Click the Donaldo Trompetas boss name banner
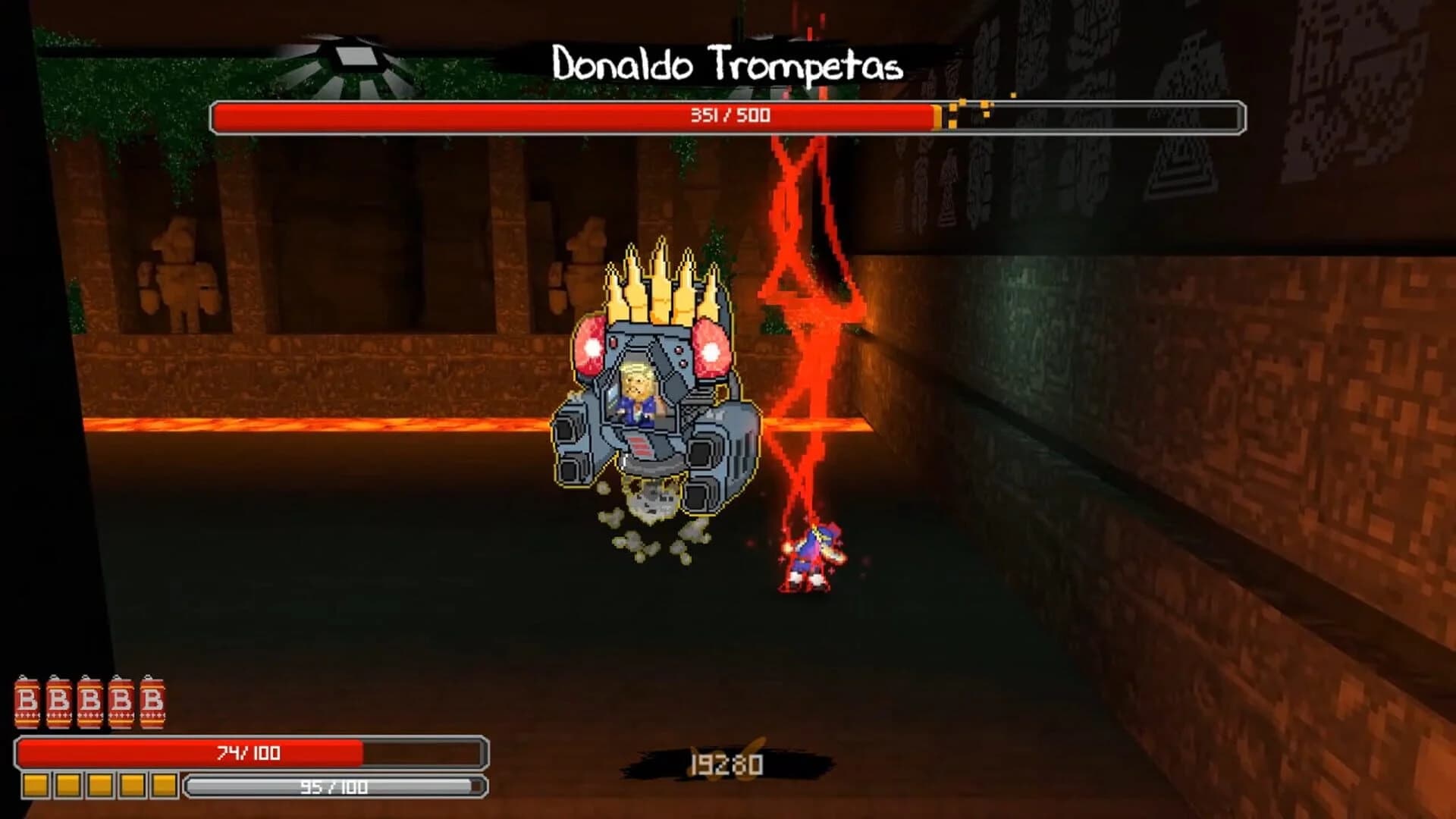Screen dimensions: 1456x819 [726, 64]
